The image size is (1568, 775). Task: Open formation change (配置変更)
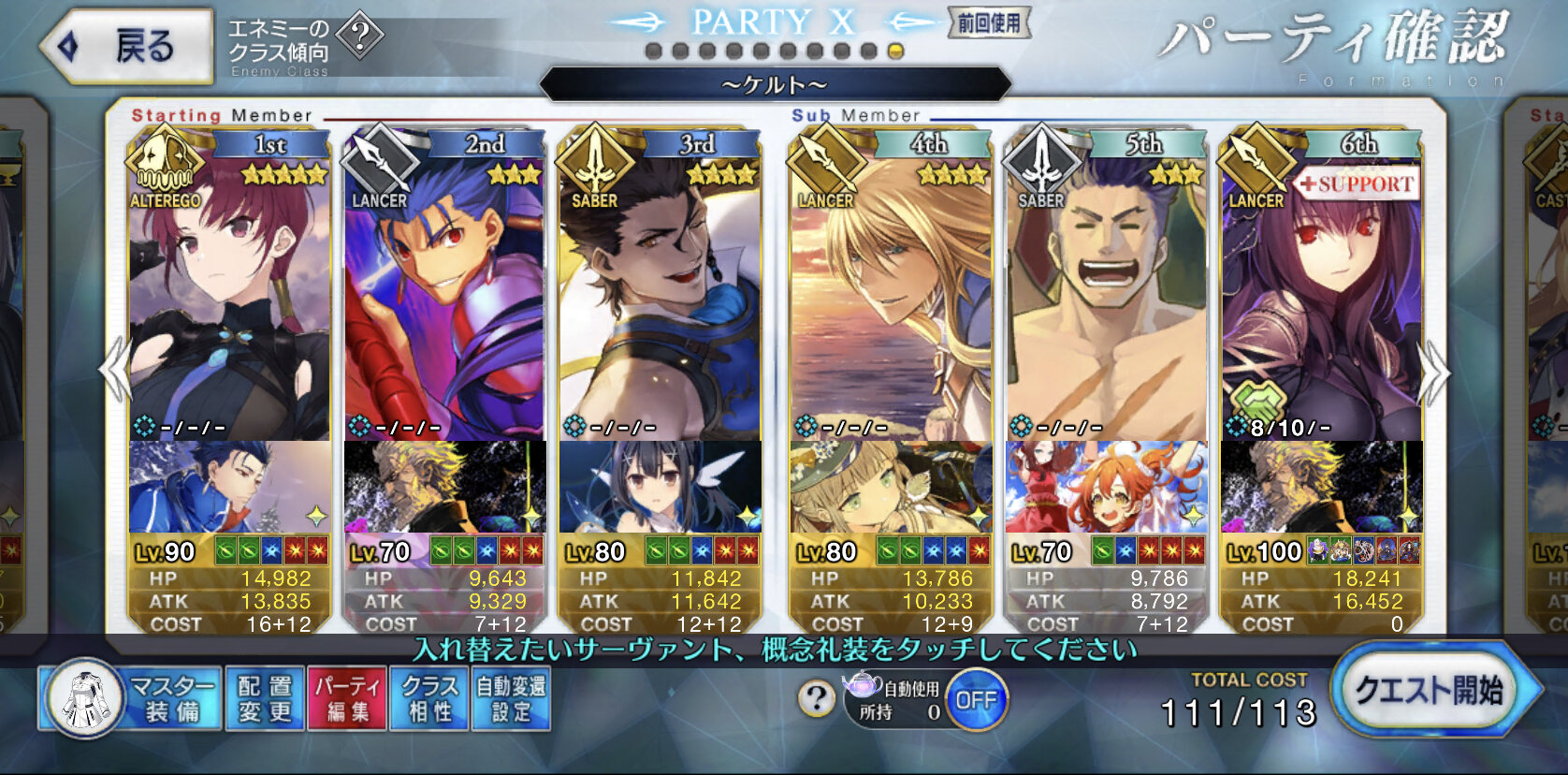coord(265,698)
